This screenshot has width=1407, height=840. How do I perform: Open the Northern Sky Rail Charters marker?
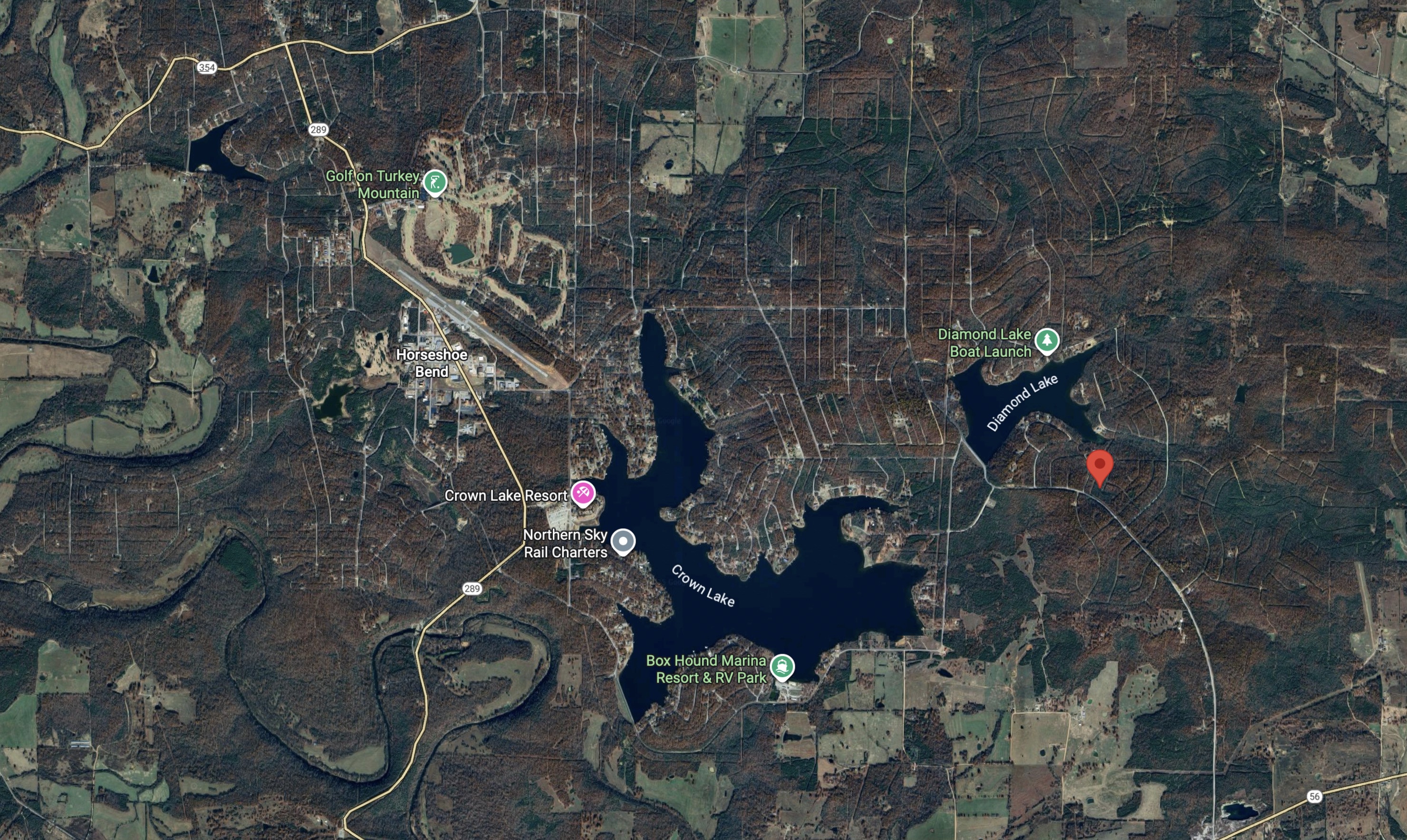(x=623, y=541)
